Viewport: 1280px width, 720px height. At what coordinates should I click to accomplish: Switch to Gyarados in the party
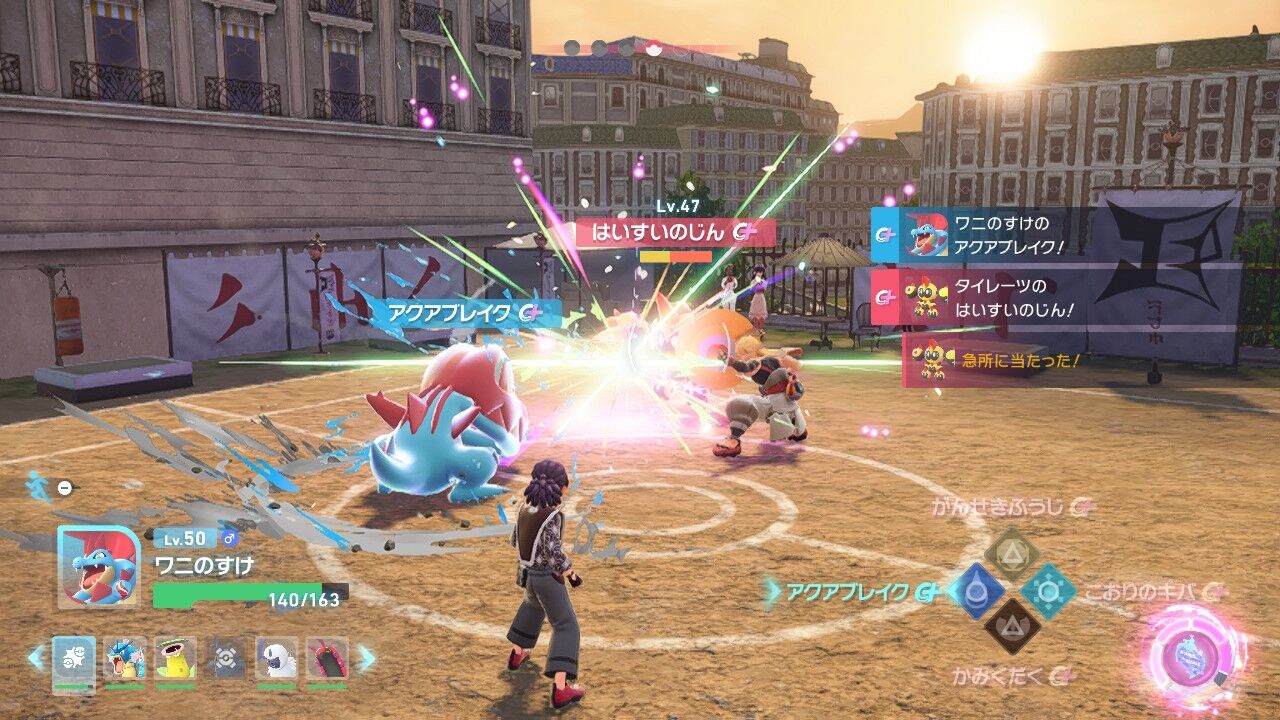(125, 659)
